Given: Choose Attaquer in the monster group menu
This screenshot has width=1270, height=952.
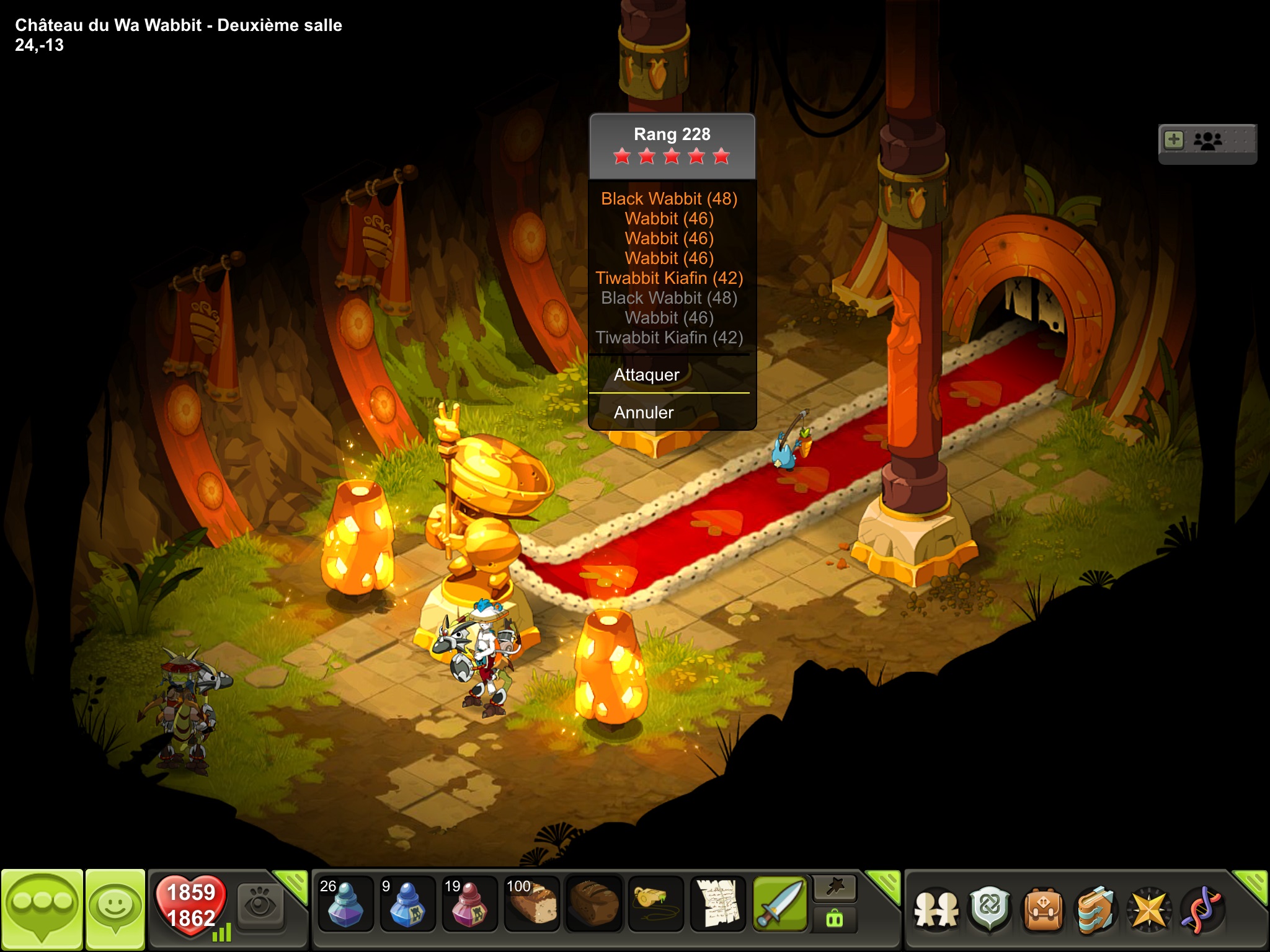Looking at the screenshot, I should tap(647, 374).
